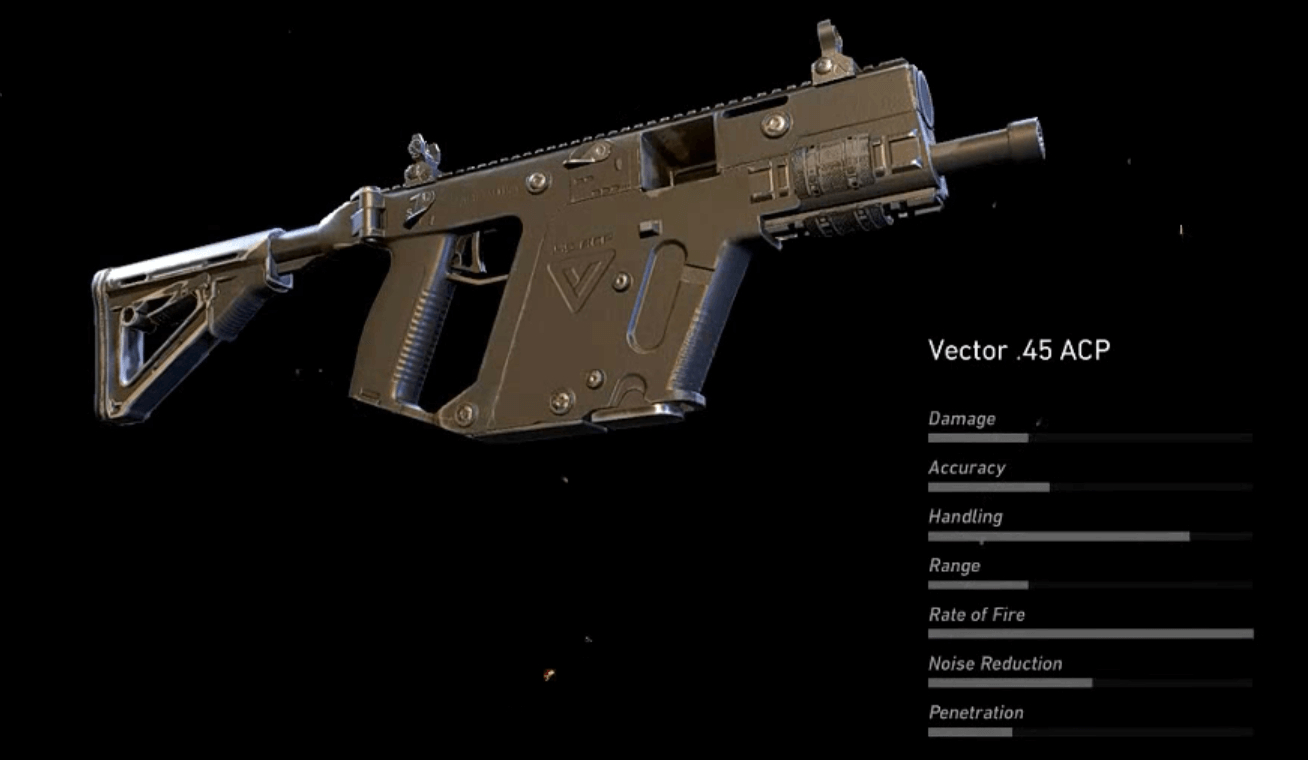Click the Penetration stat label
The width and height of the screenshot is (1308, 760).
pyautogui.click(x=977, y=712)
